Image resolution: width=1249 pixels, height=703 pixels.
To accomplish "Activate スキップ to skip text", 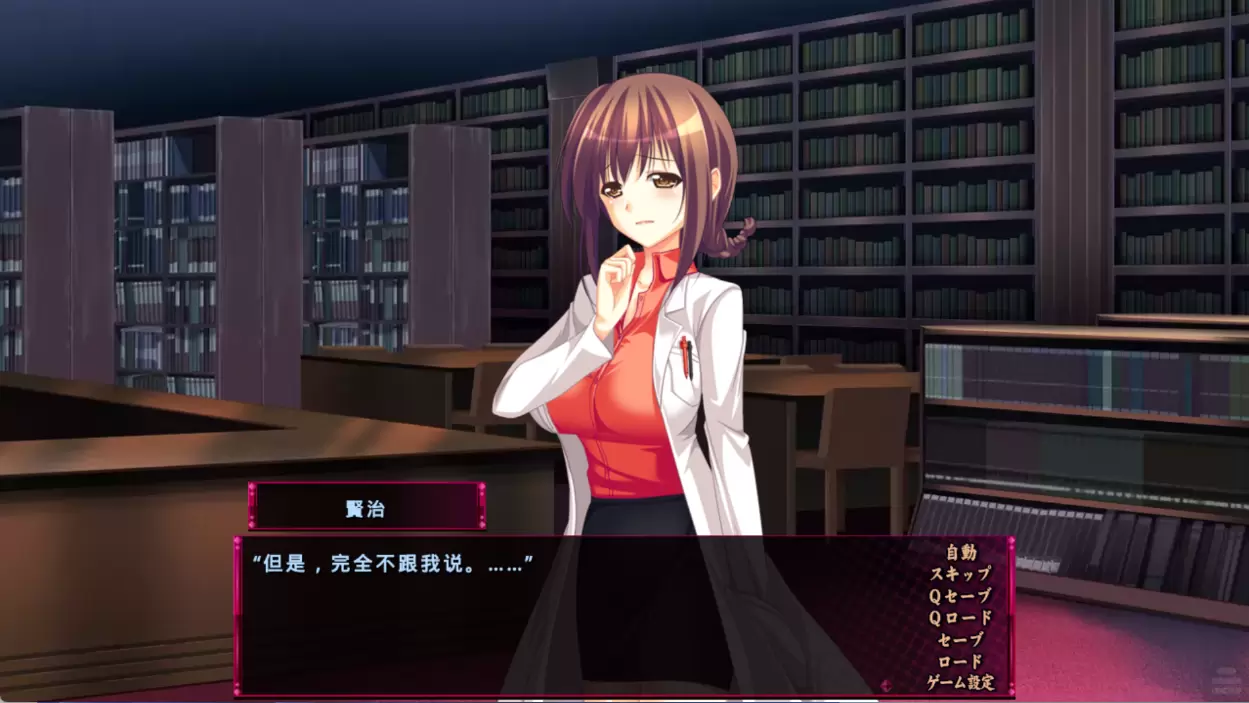I will pyautogui.click(x=960, y=574).
